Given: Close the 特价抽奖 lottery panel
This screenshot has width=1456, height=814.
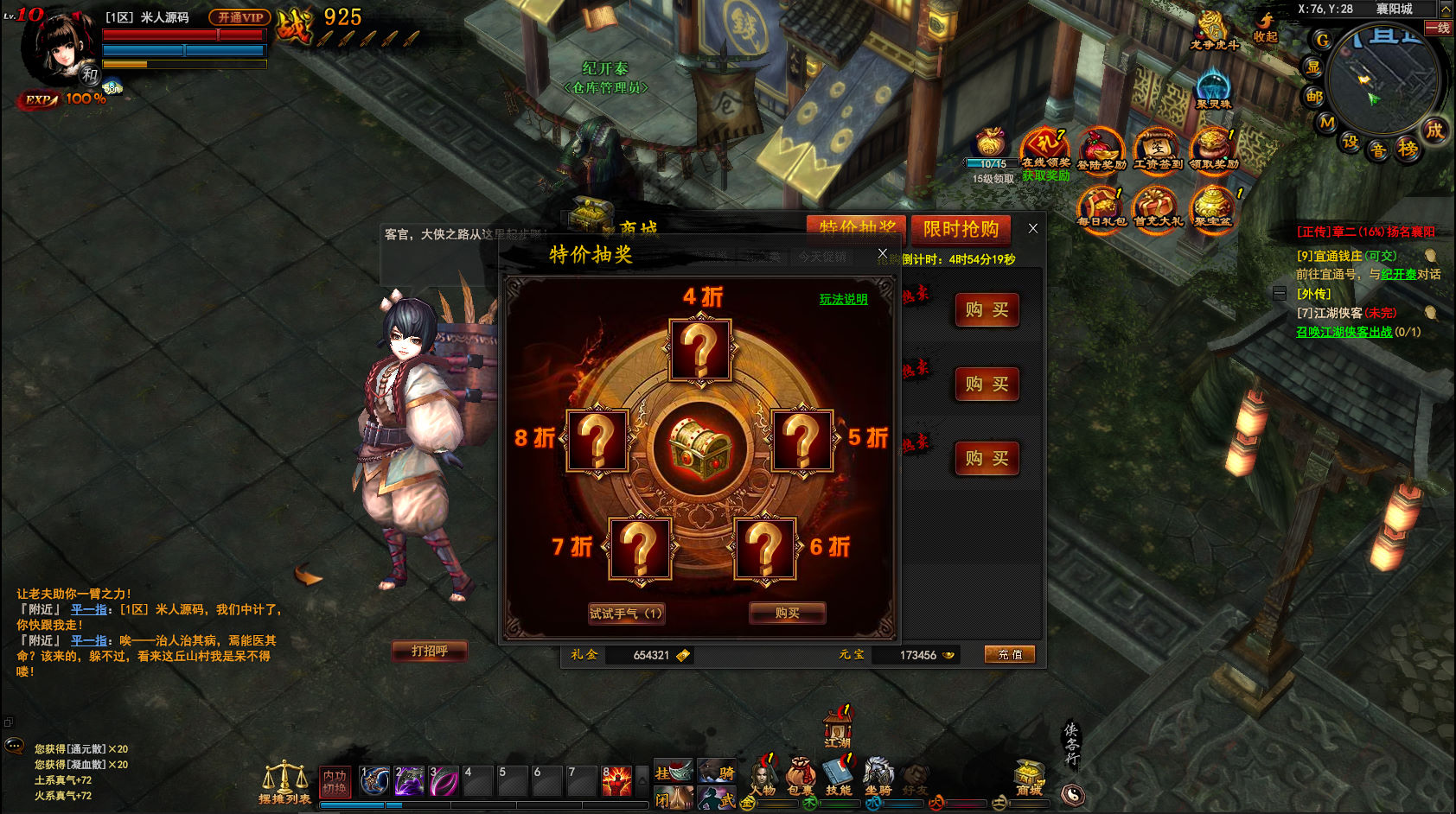Looking at the screenshot, I should (882, 253).
